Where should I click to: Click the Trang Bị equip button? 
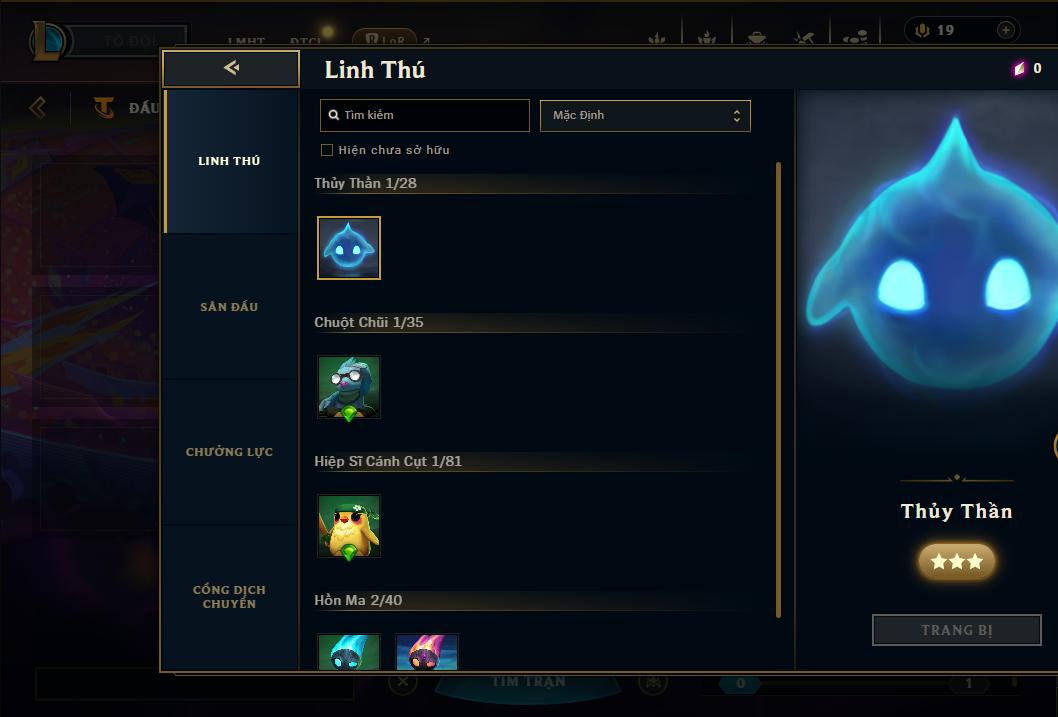957,630
